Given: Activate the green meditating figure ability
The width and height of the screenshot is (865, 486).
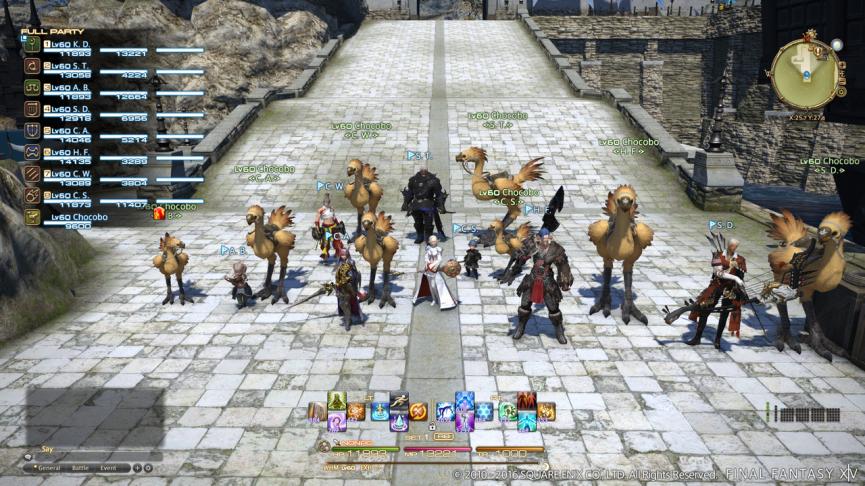Looking at the screenshot, I should click(x=337, y=401).
